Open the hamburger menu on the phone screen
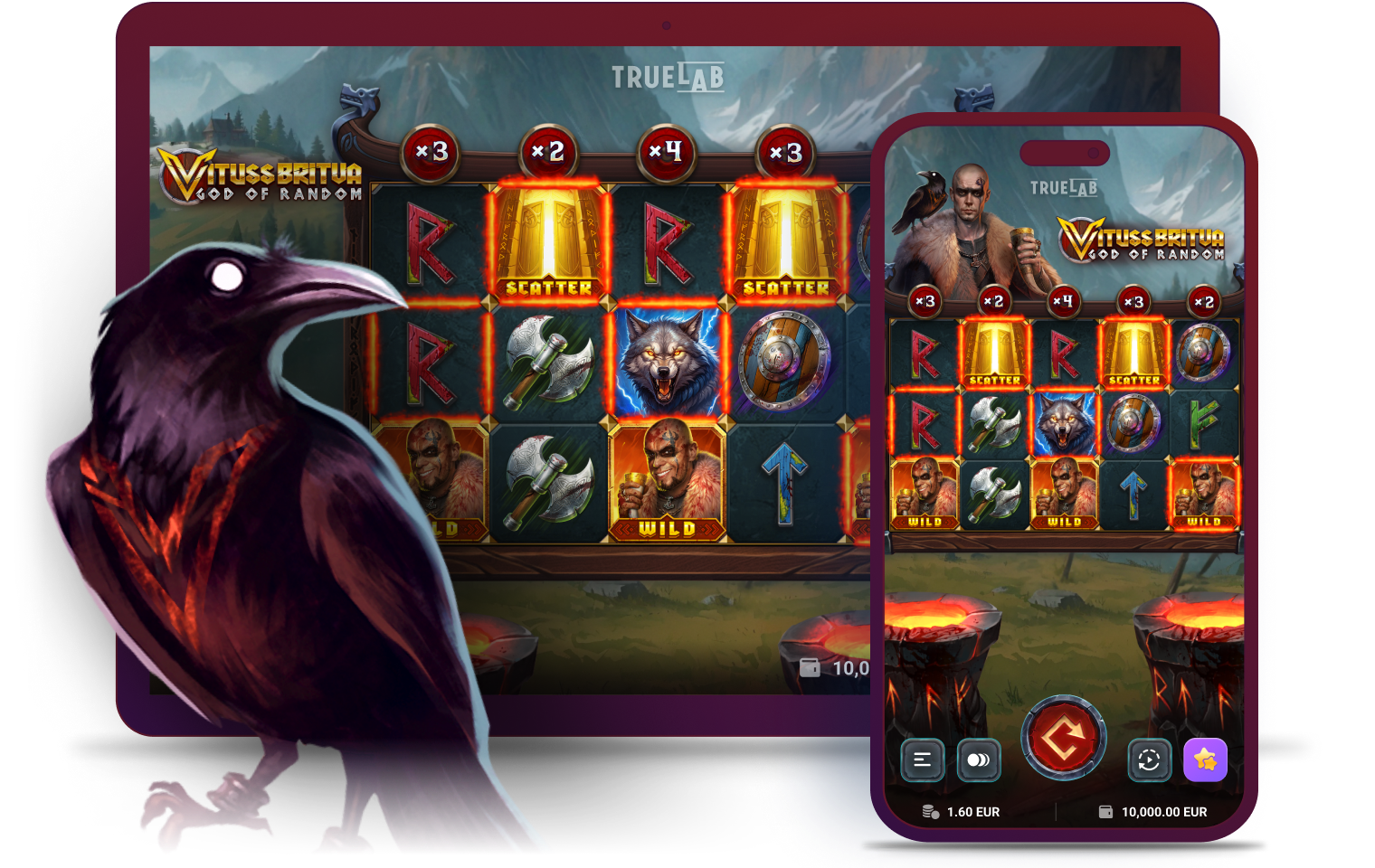 click(x=922, y=759)
